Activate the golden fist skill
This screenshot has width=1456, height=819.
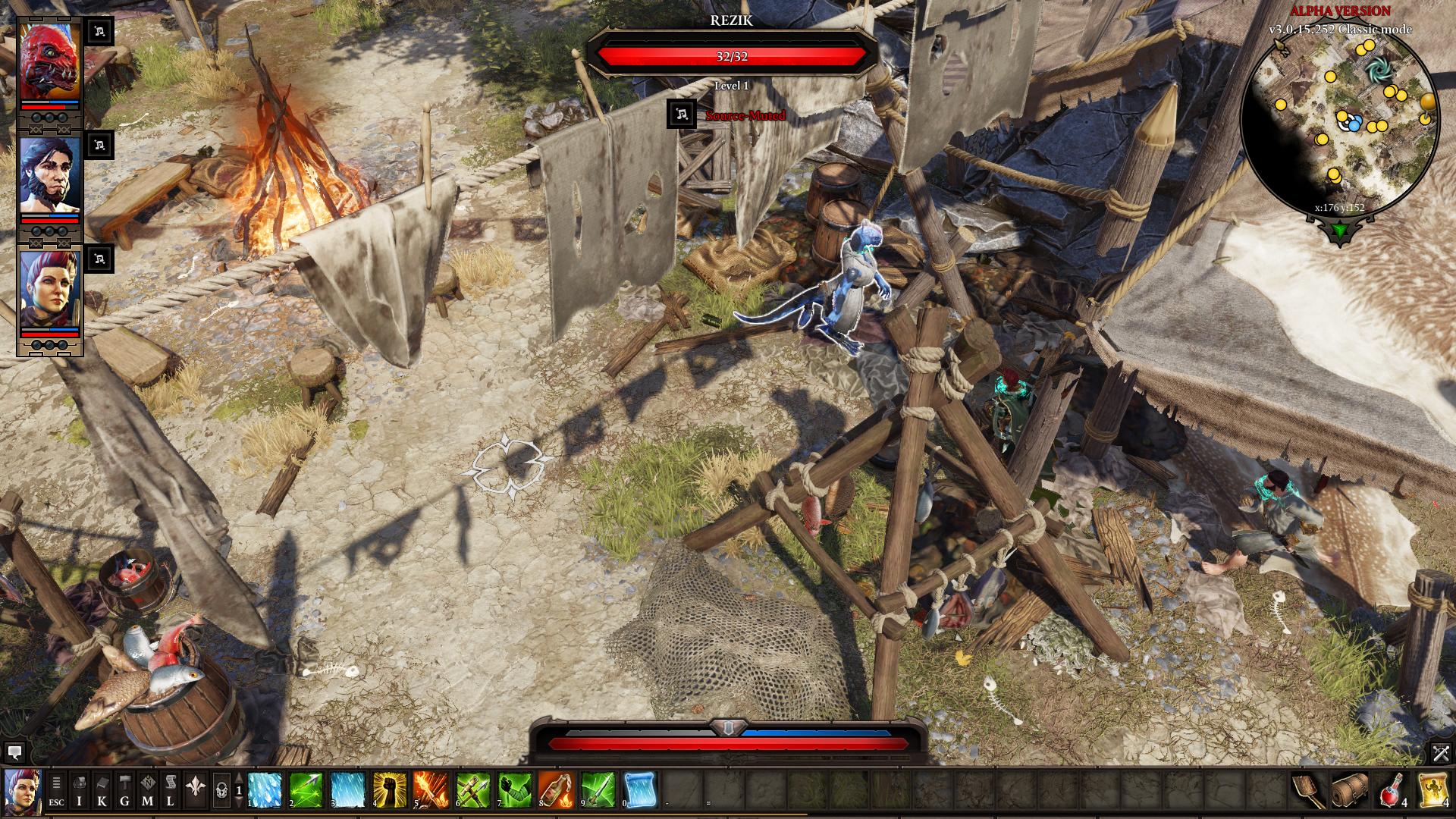[390, 789]
